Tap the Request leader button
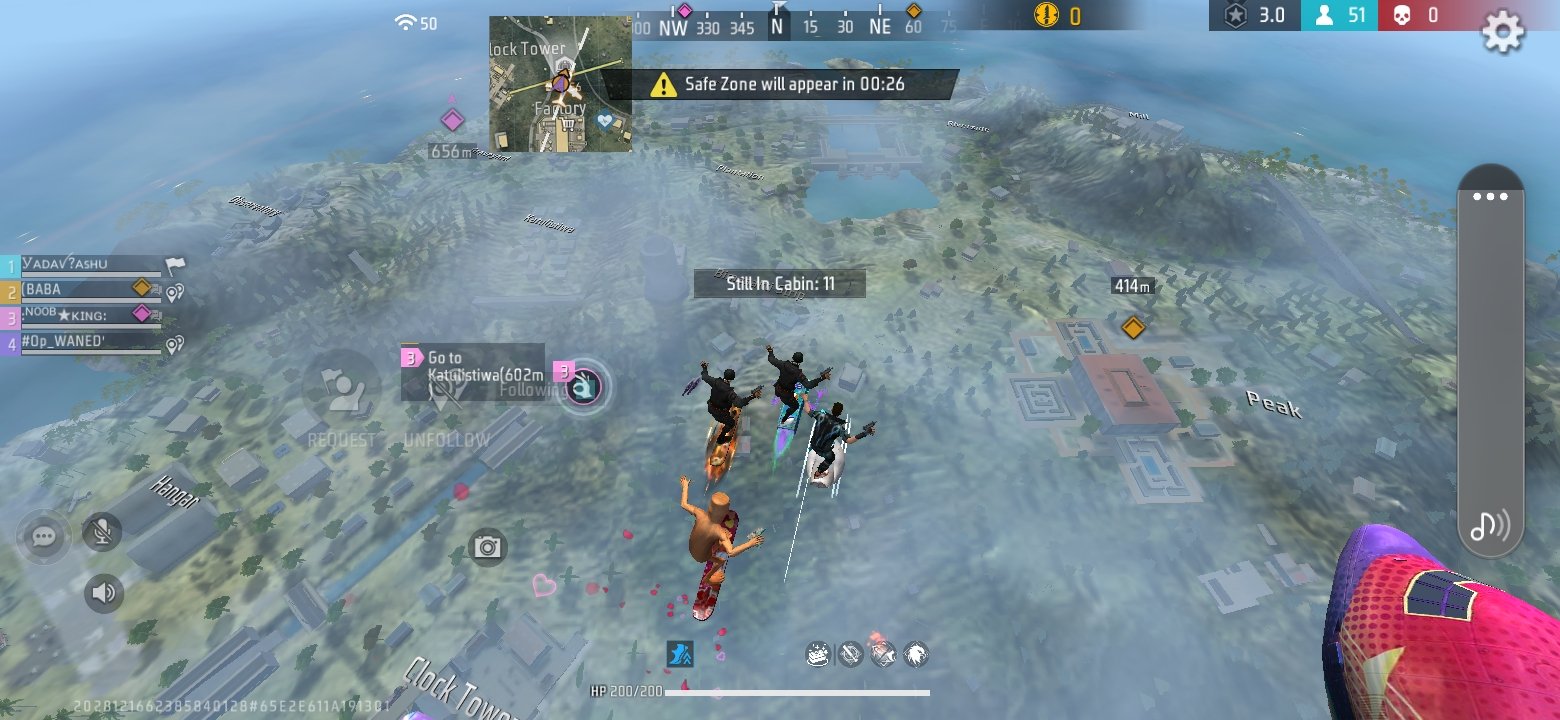 341,394
